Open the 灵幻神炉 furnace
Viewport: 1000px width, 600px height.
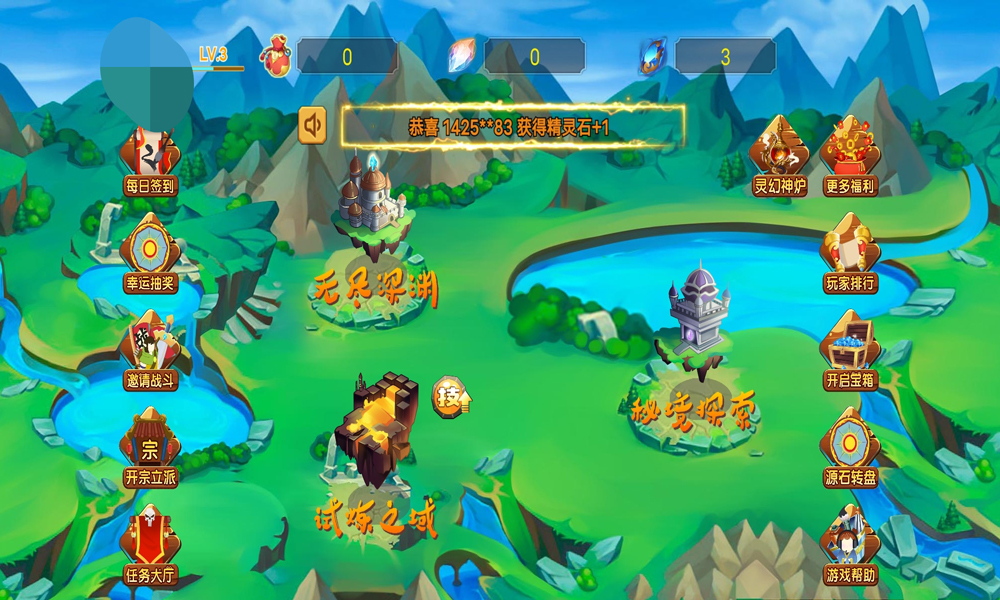coord(780,156)
